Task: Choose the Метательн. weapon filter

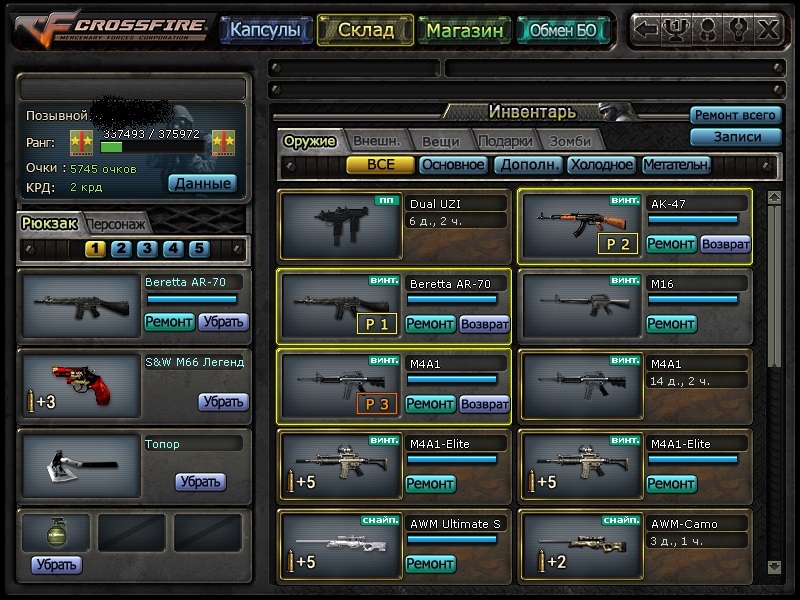Action: pyautogui.click(x=676, y=165)
